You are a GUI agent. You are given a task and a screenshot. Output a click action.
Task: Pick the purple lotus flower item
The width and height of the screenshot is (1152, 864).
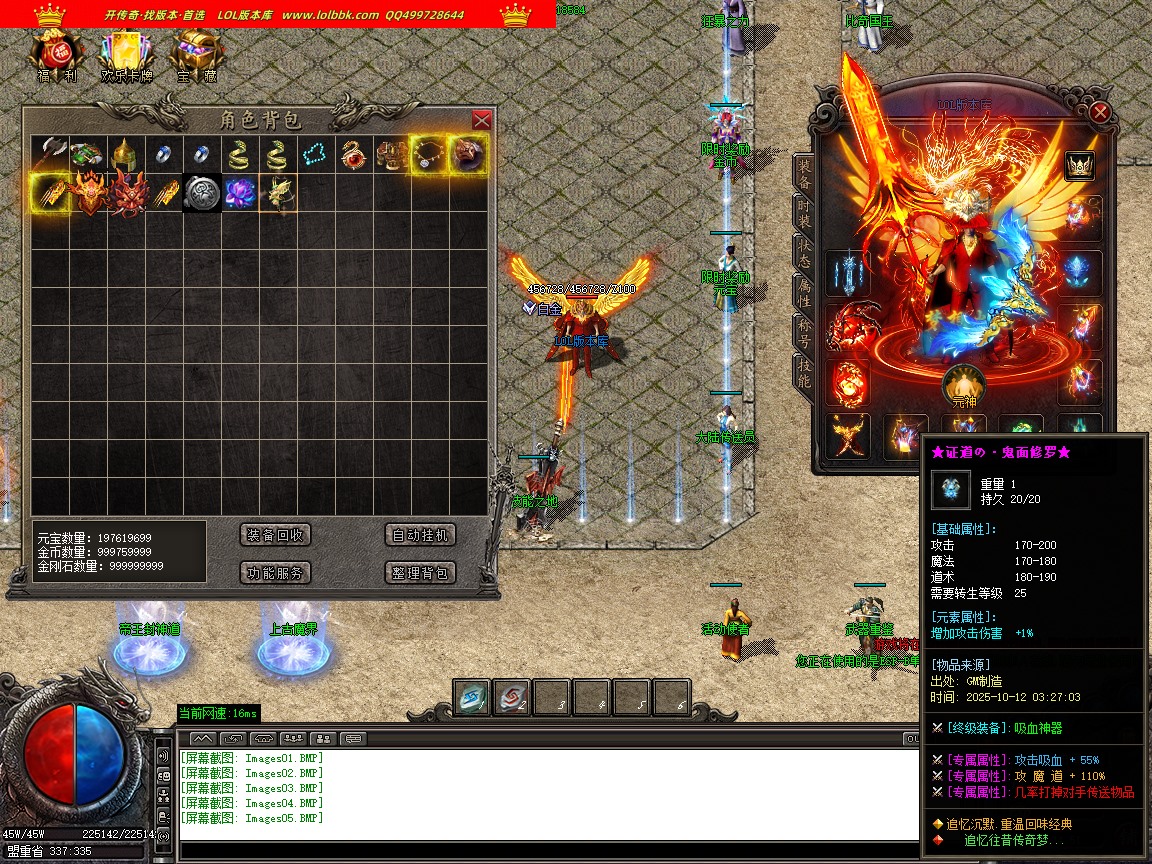click(x=239, y=193)
